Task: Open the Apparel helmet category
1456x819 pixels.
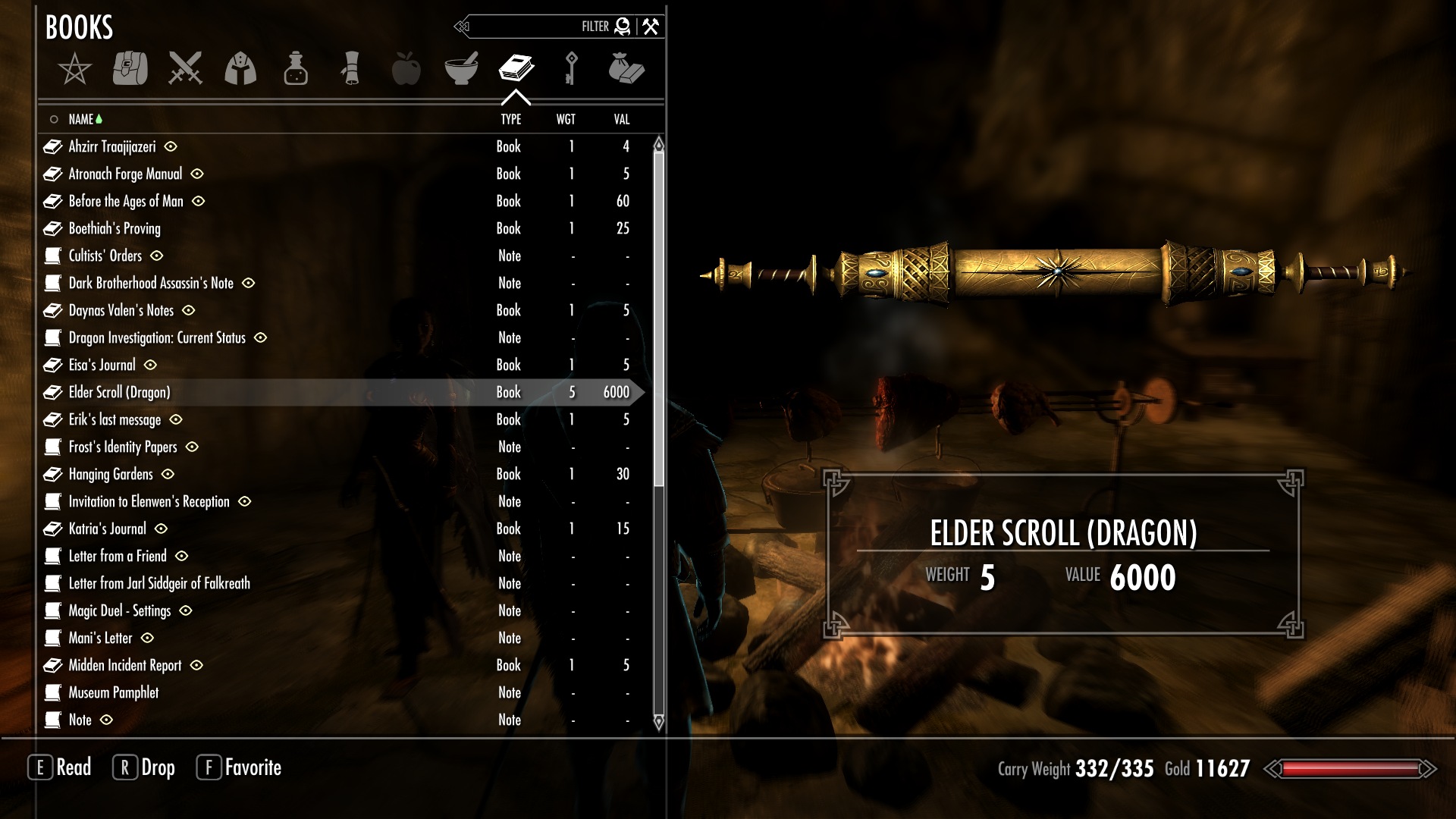Action: (240, 68)
